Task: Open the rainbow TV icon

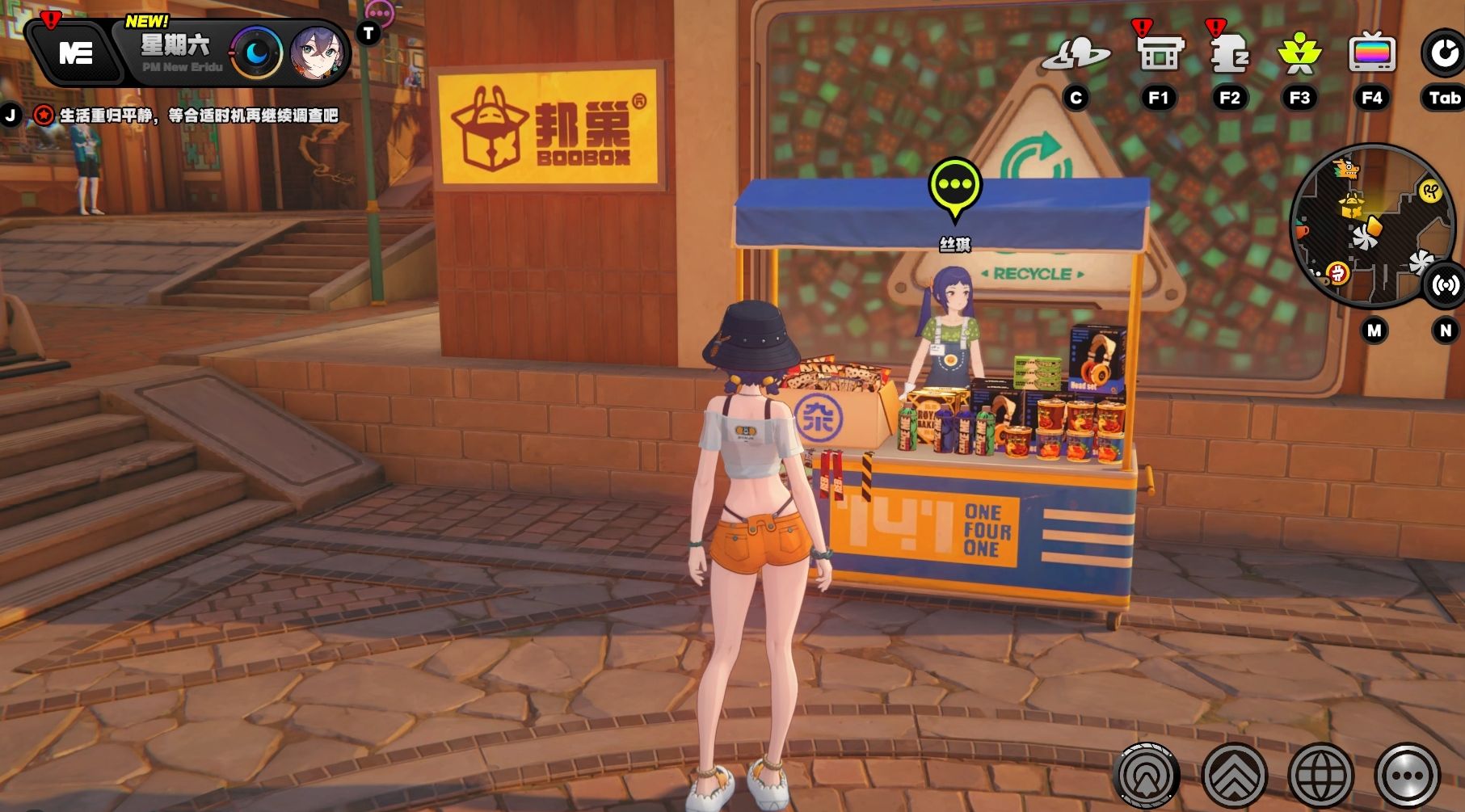Action: [x=1371, y=54]
